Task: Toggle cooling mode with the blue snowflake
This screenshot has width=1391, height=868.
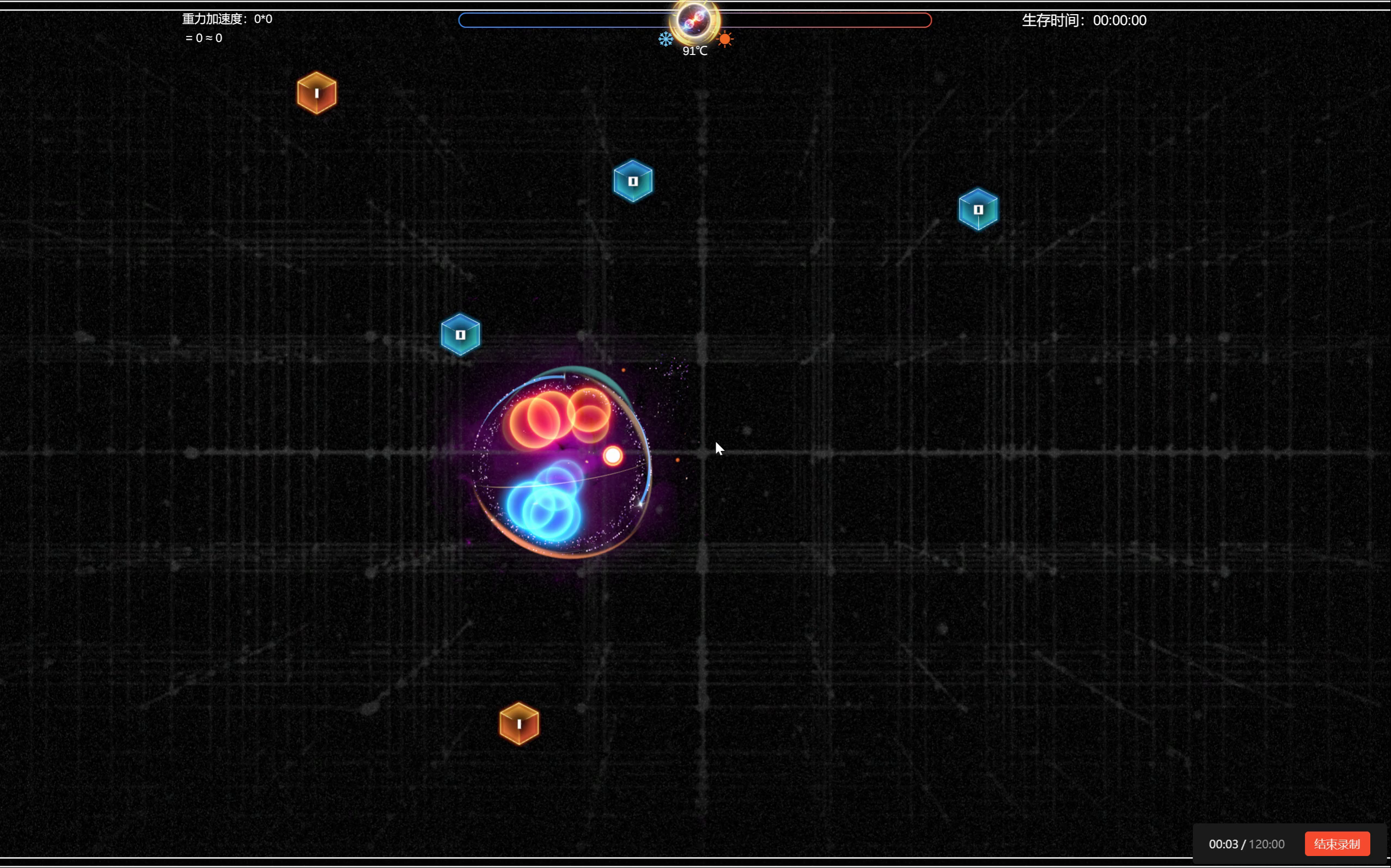Action: click(665, 39)
